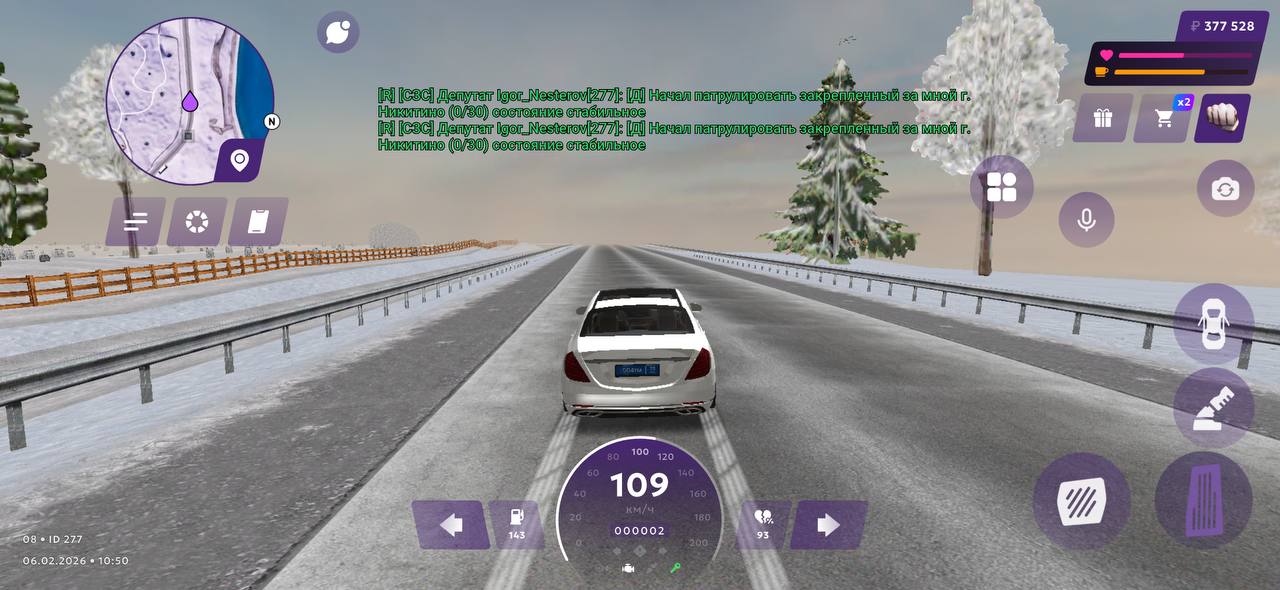
Task: Tap the seat belt button
Action: (1212, 407)
